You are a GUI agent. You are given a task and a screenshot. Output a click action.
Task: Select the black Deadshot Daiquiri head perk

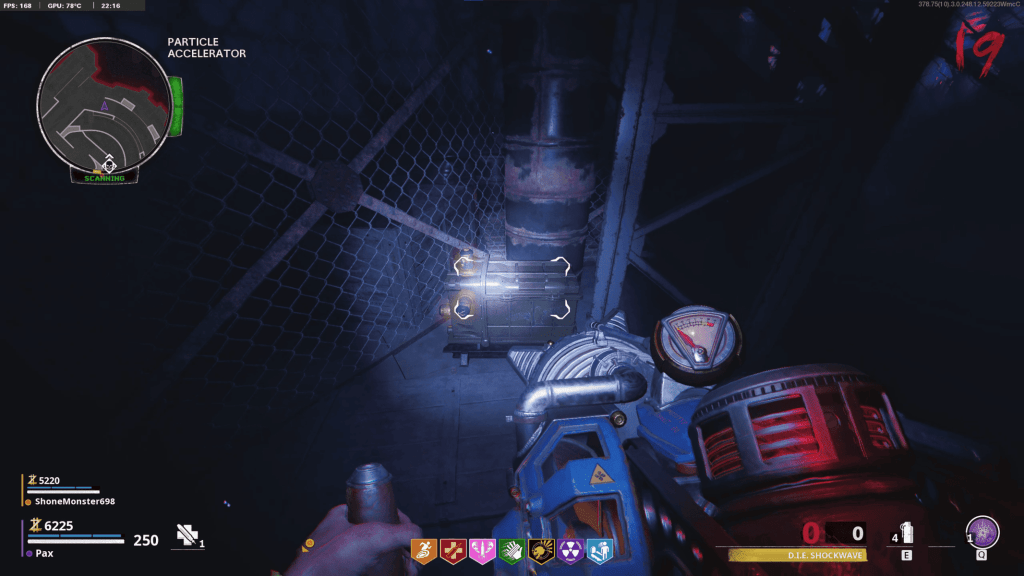[x=541, y=549]
